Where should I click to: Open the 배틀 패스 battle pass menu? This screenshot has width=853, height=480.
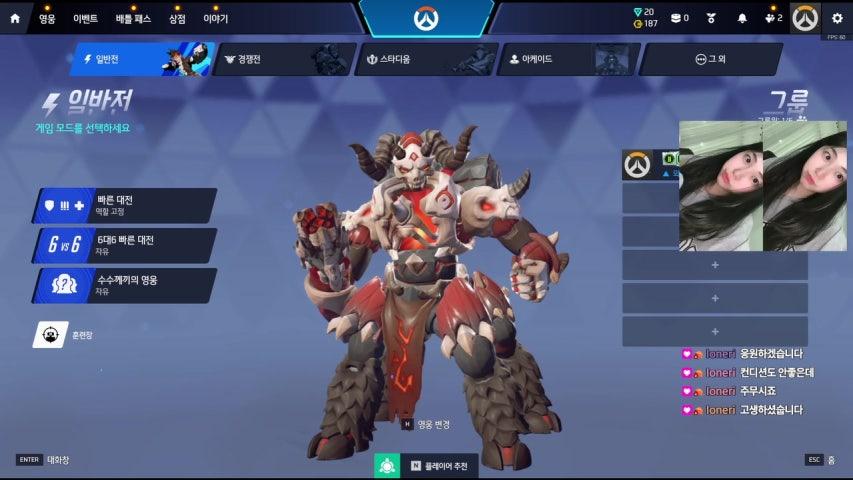pyautogui.click(x=131, y=18)
